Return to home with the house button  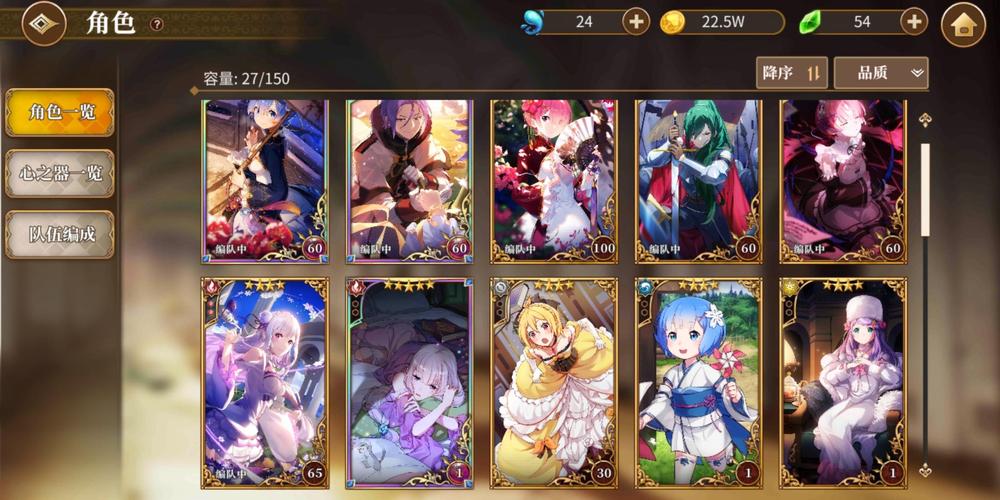point(963,24)
